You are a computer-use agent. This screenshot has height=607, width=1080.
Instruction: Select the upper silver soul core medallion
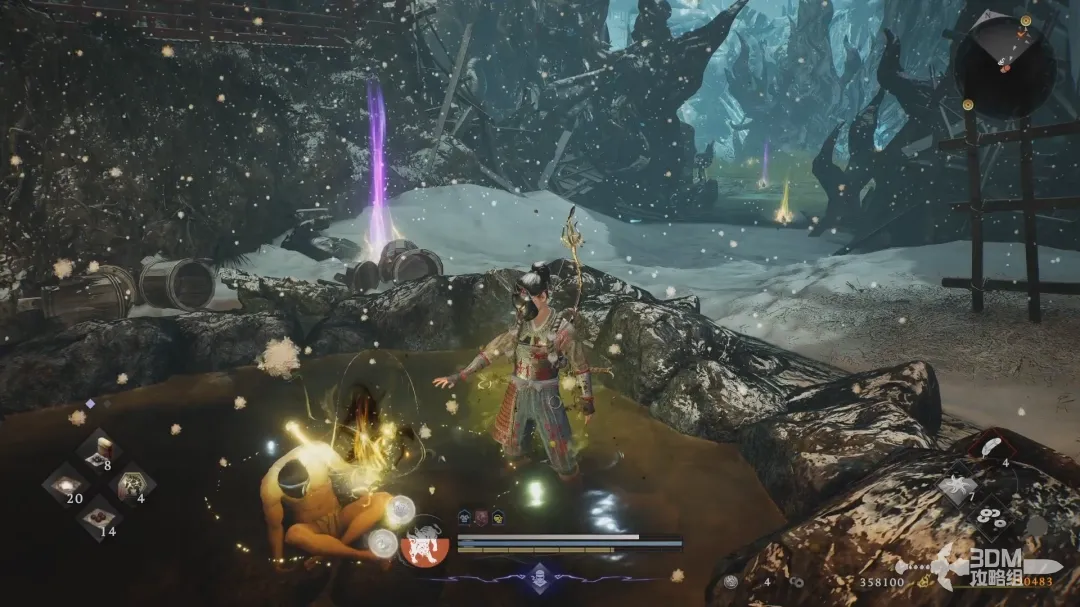401,510
